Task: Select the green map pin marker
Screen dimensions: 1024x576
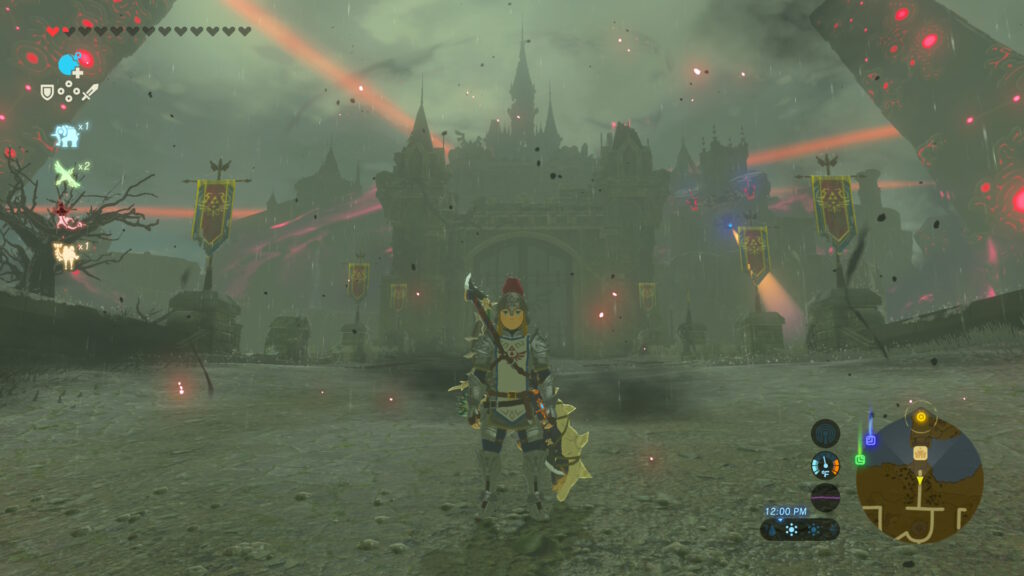Action: click(859, 459)
